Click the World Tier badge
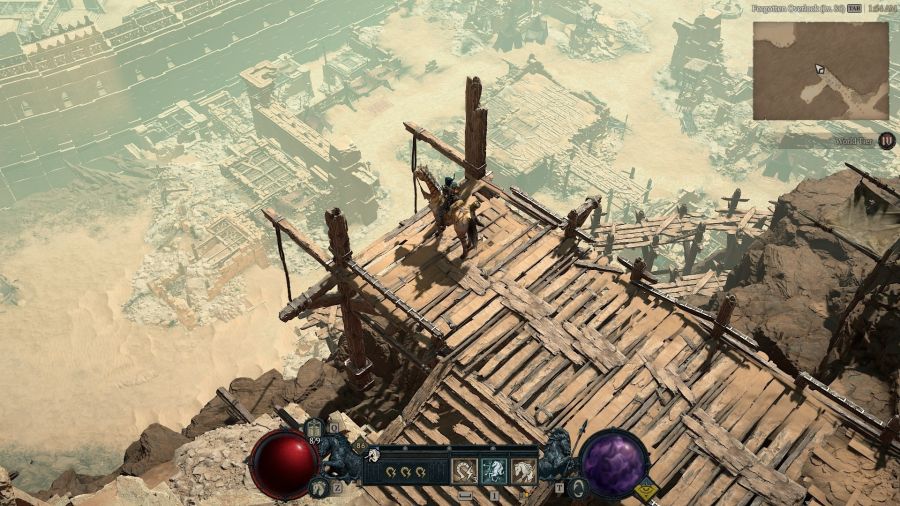This screenshot has height=506, width=900. (x=887, y=141)
